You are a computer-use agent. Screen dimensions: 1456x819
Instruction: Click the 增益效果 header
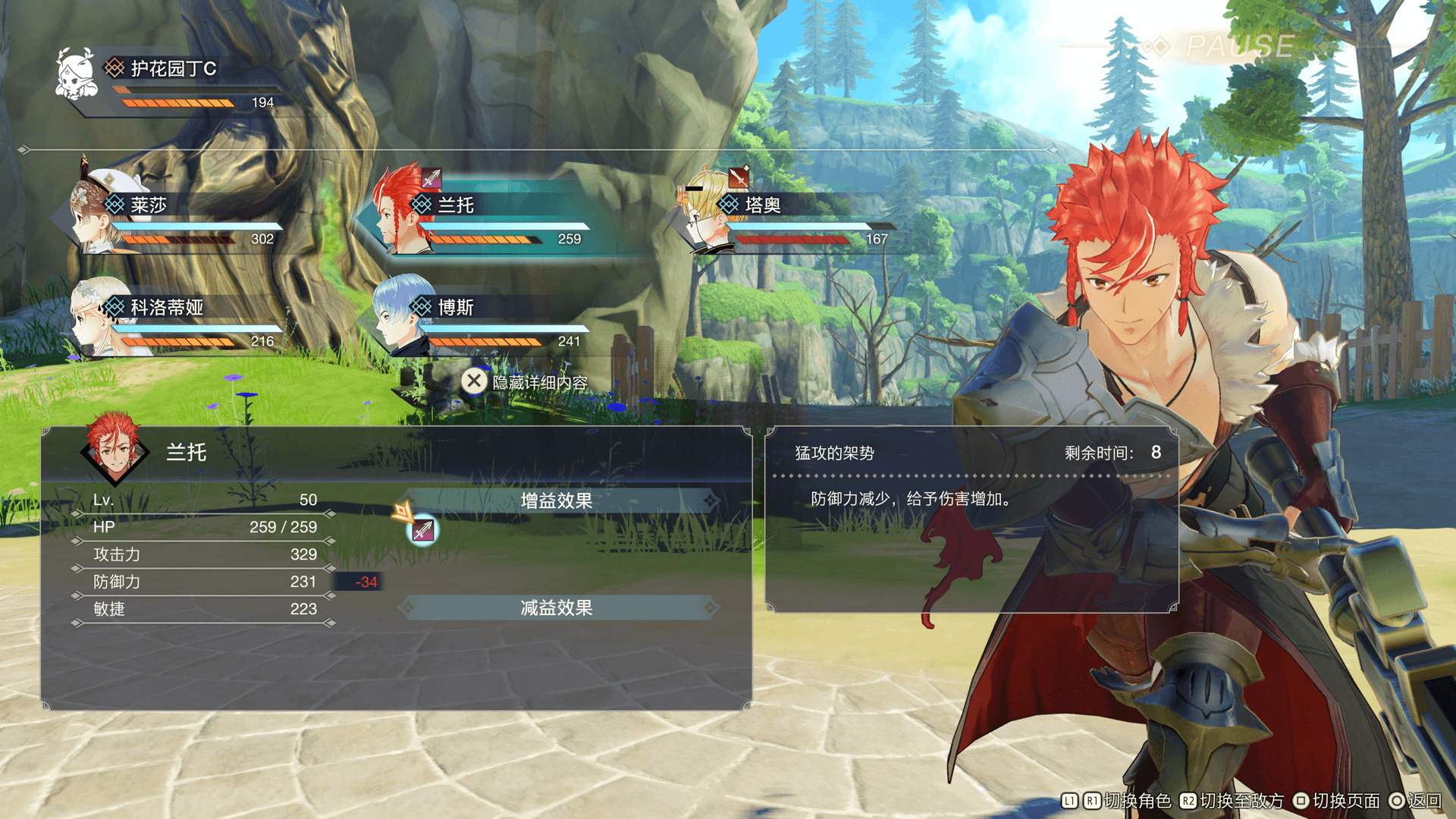[x=557, y=500]
